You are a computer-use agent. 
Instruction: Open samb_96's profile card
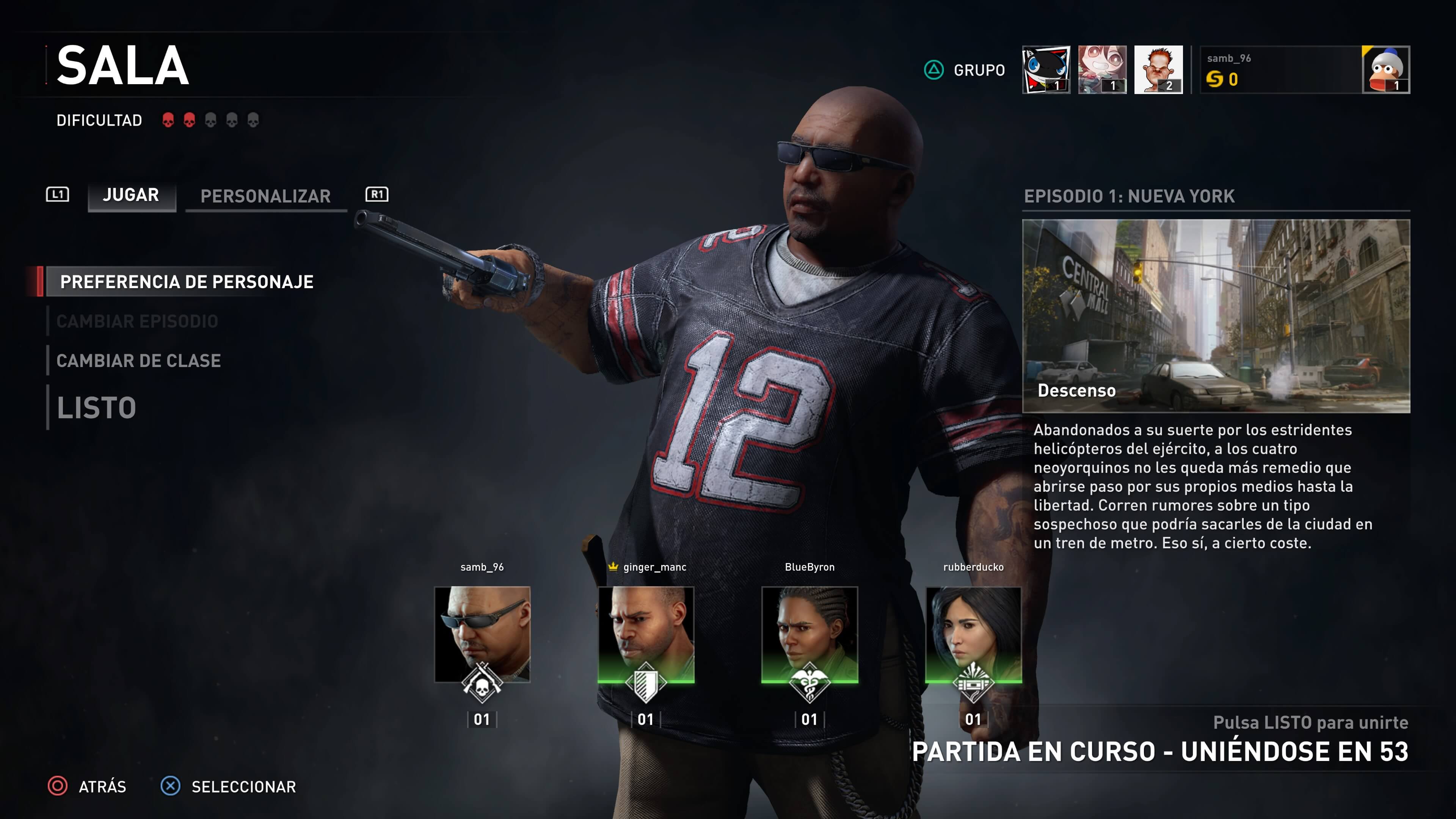pos(1304,69)
